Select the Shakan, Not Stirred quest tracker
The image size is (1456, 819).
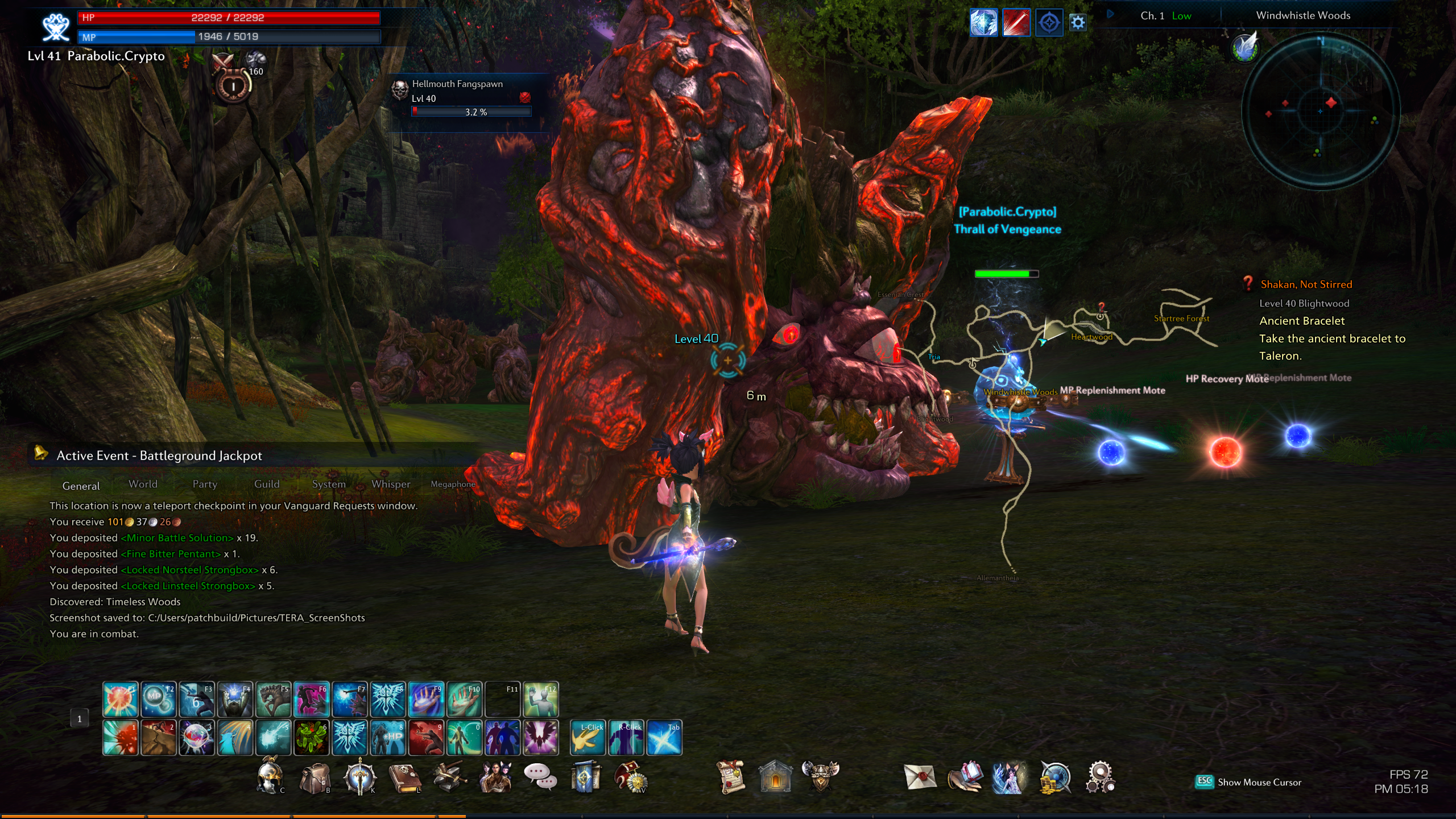(x=1306, y=284)
